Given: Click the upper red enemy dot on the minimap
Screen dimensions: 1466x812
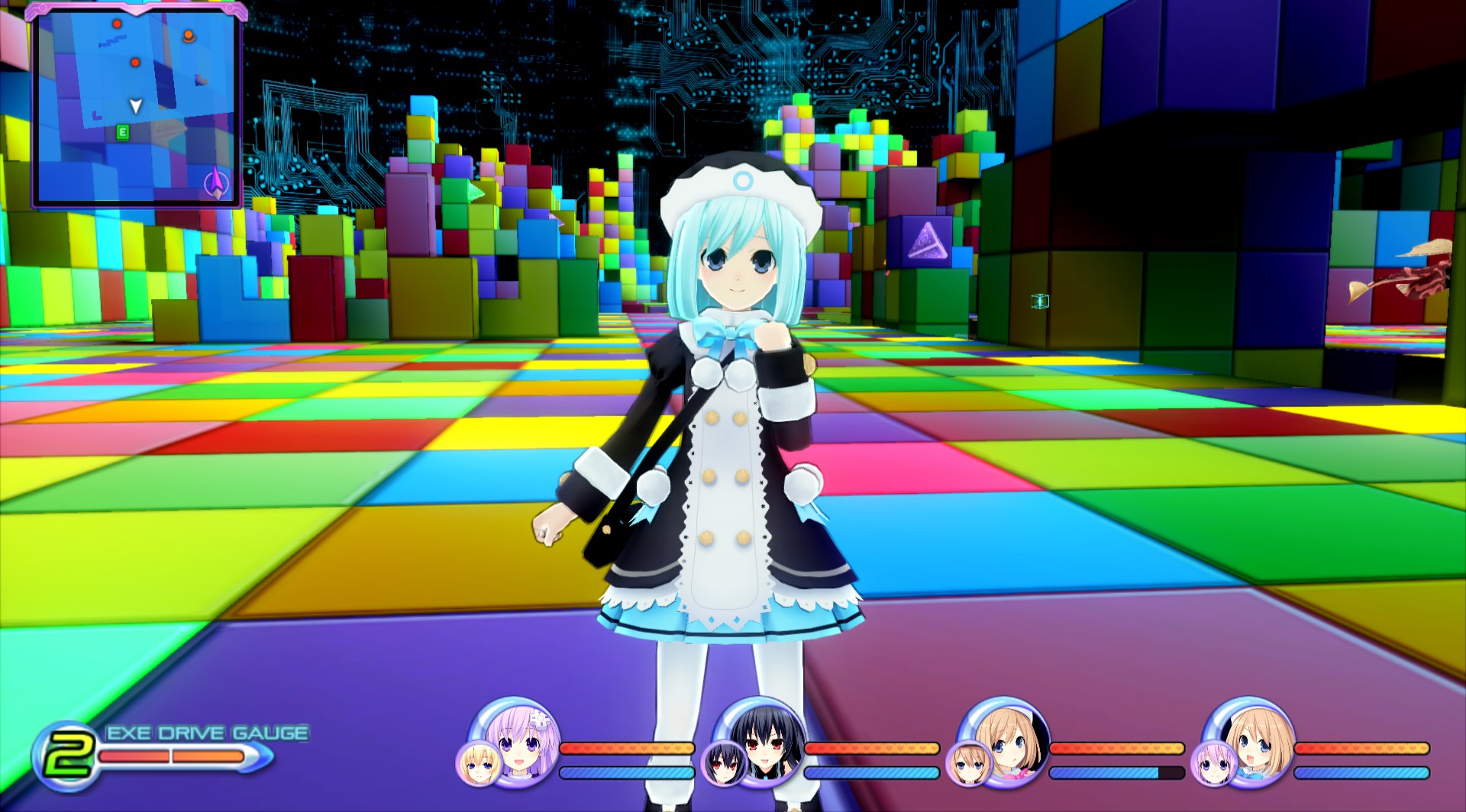Looking at the screenshot, I should pos(117,24).
